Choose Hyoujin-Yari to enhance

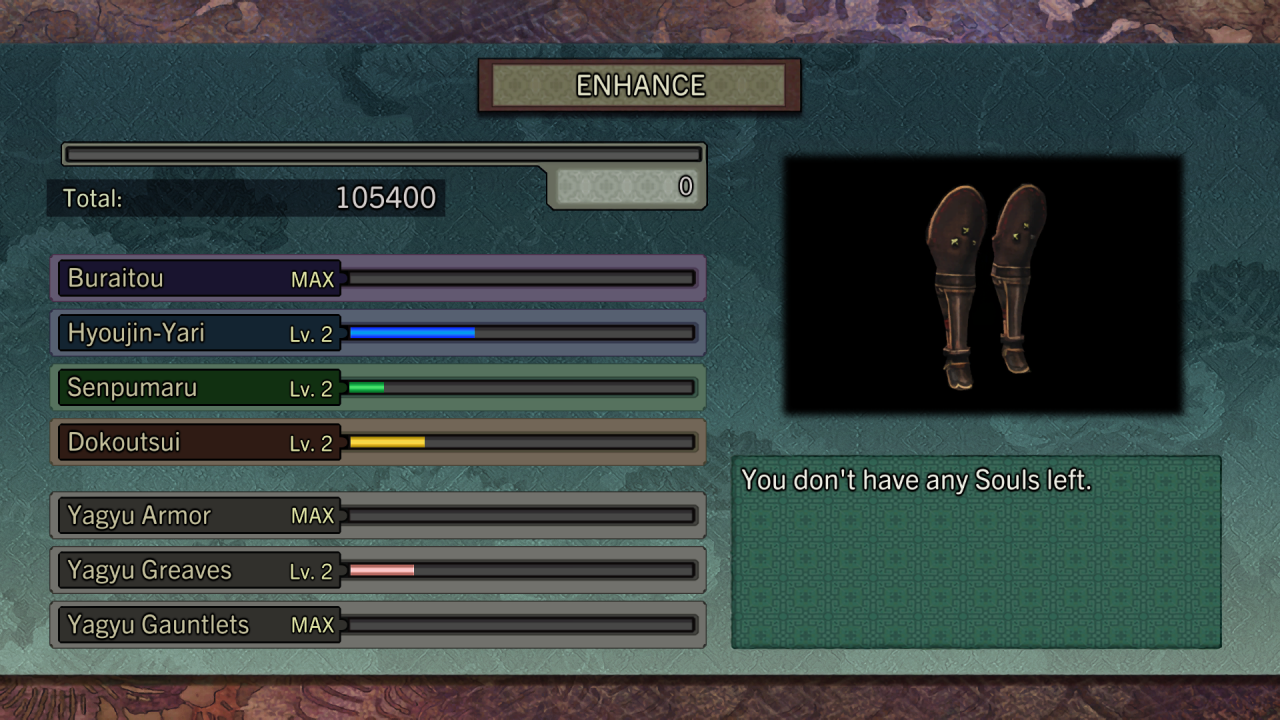click(x=378, y=333)
